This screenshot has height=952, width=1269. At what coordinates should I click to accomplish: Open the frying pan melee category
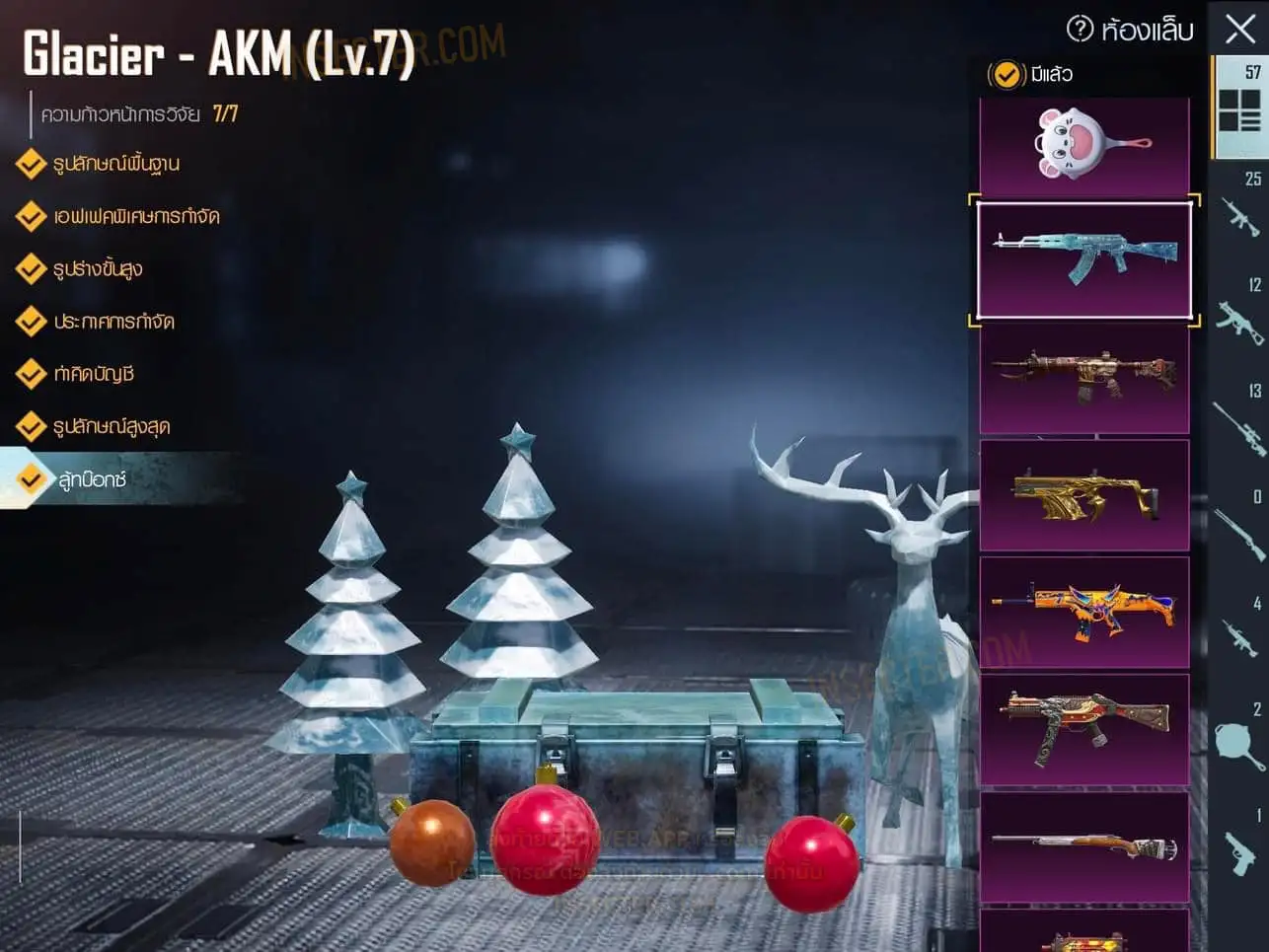pos(1240,740)
